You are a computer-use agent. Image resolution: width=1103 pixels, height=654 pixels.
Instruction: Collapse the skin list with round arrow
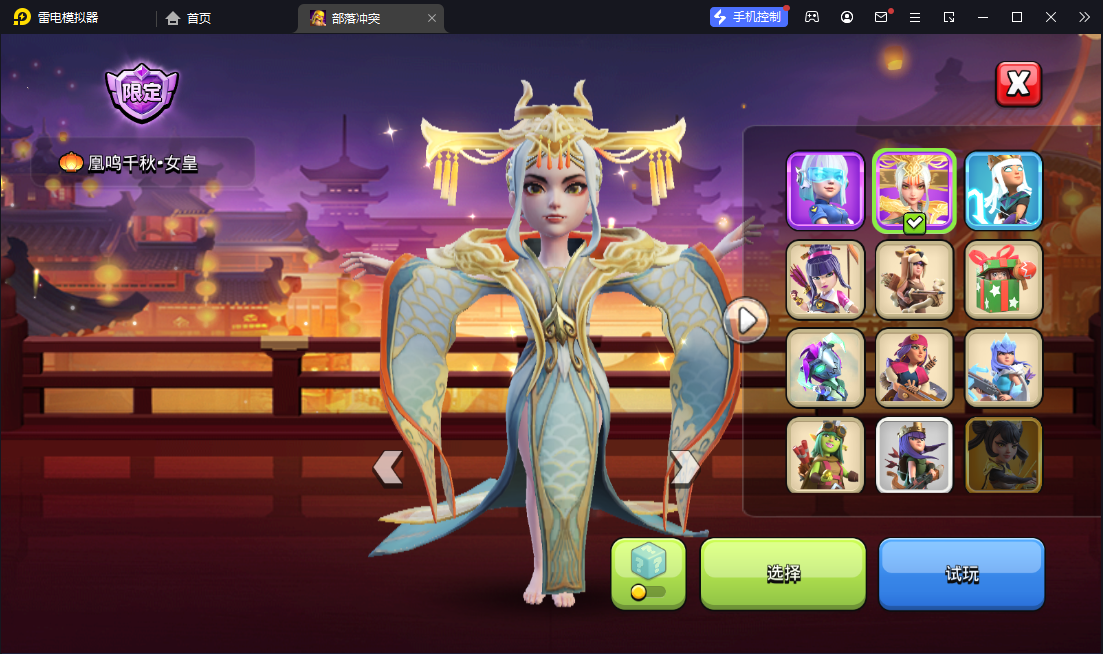tap(746, 320)
